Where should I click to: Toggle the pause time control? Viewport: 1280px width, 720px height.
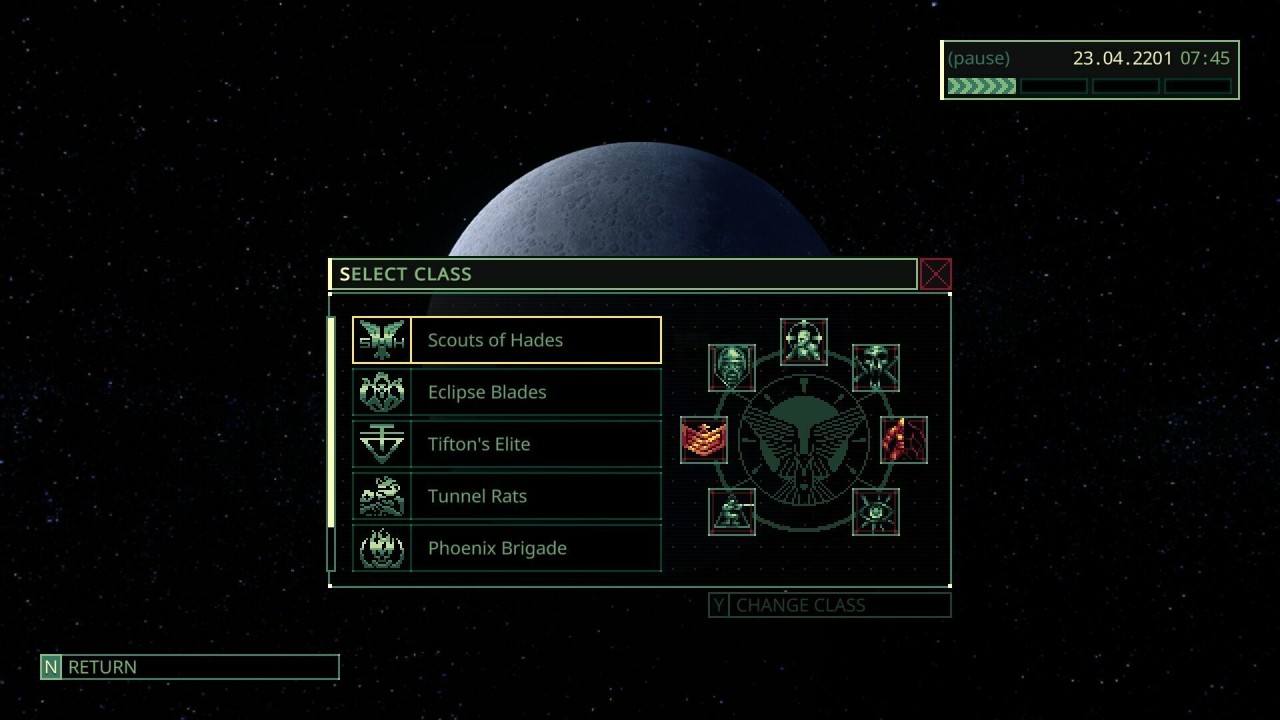(x=979, y=58)
